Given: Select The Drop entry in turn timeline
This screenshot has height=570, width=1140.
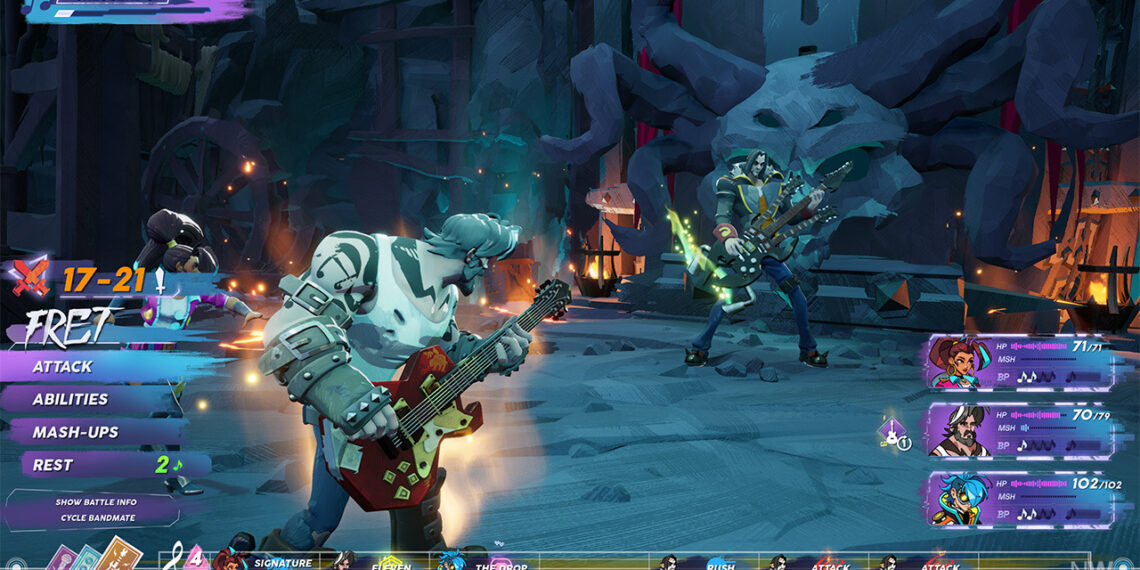Looking at the screenshot, I should point(500,564).
